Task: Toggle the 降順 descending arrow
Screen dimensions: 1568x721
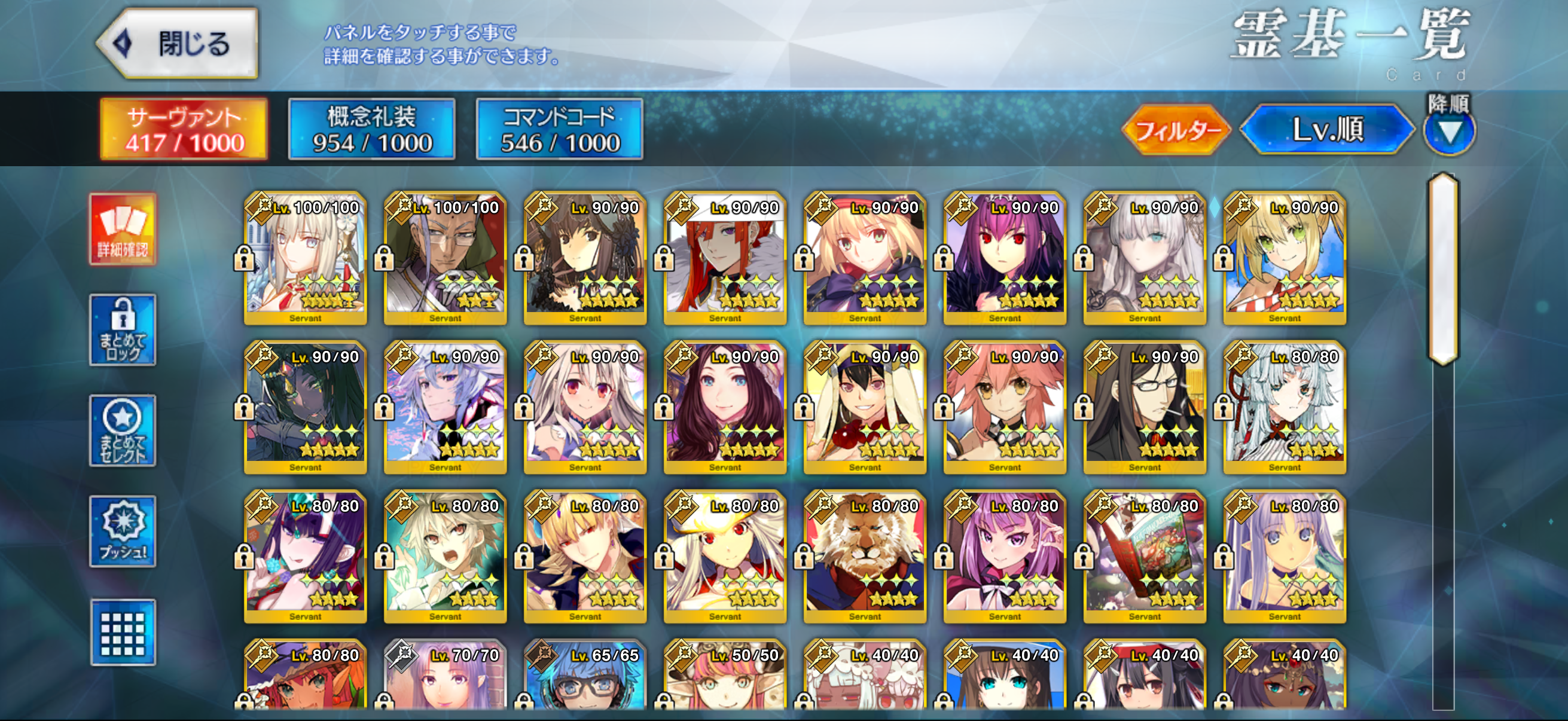Action: [1448, 131]
